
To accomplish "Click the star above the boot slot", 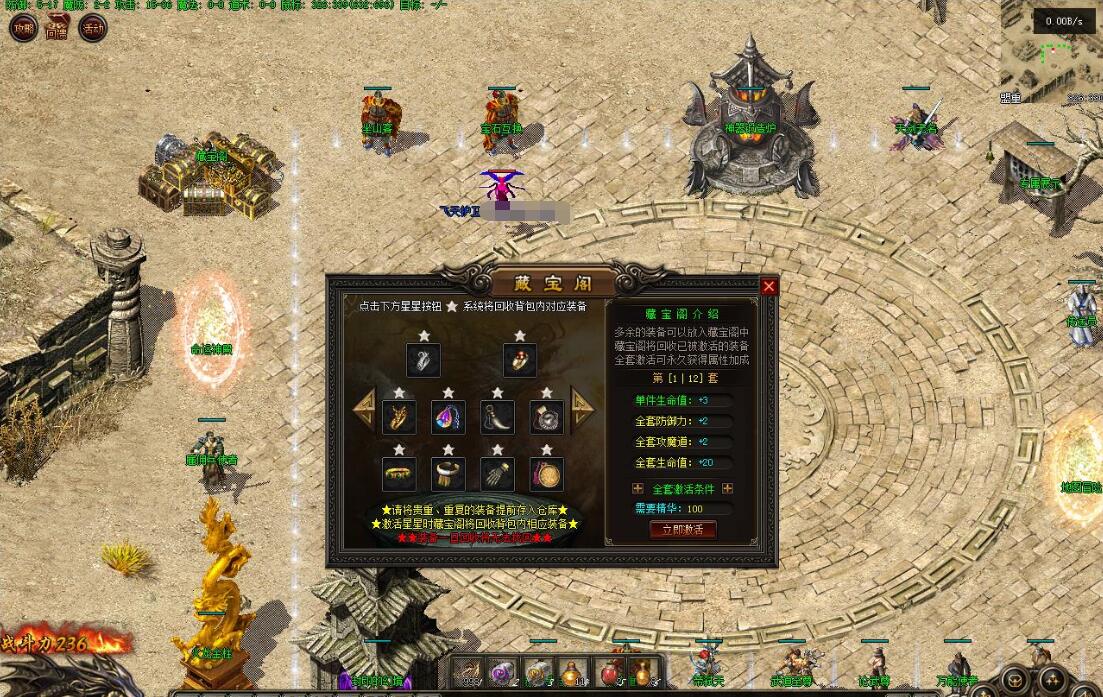I will pos(497,393).
